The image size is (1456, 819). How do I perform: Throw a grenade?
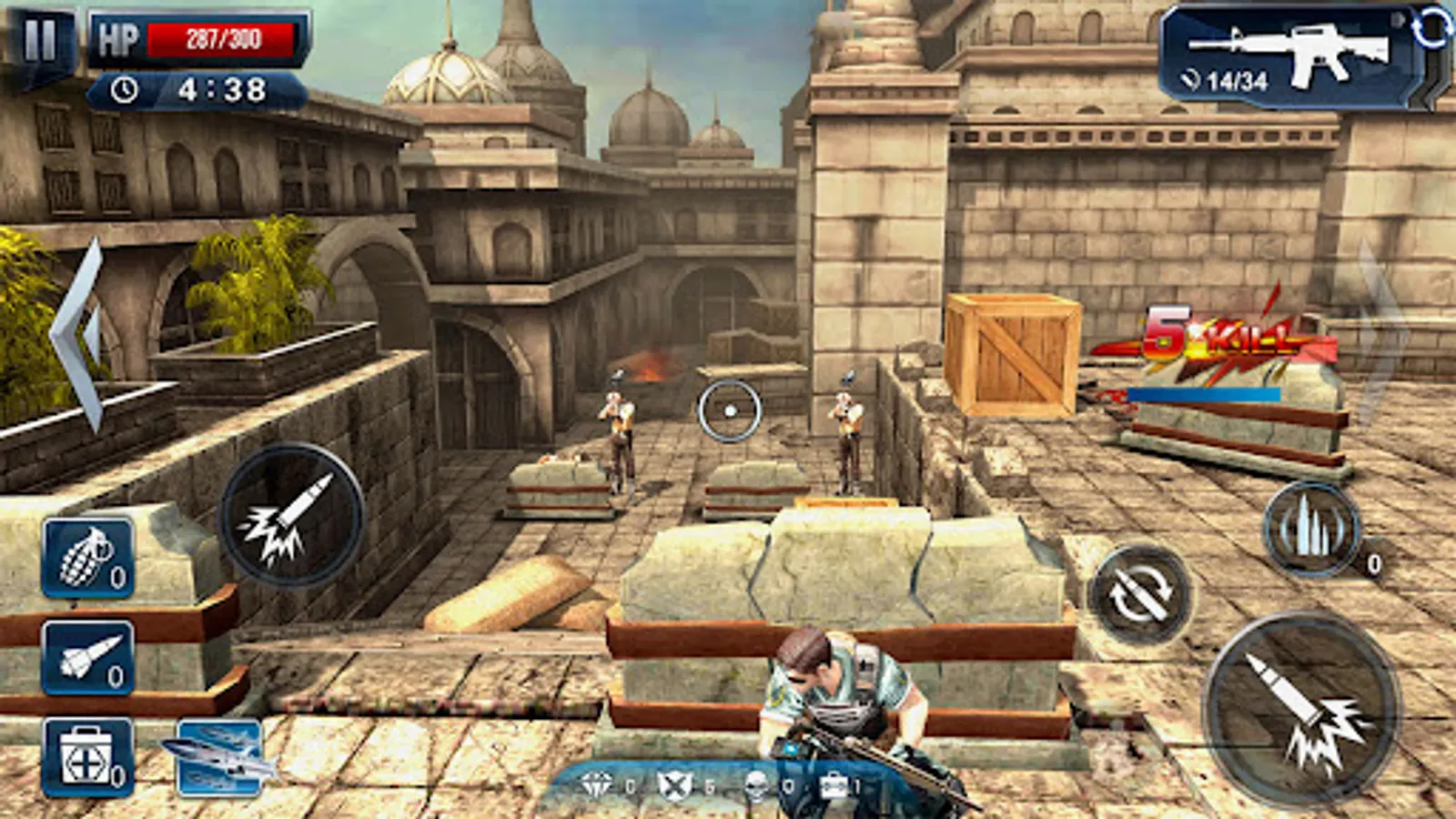(88, 559)
